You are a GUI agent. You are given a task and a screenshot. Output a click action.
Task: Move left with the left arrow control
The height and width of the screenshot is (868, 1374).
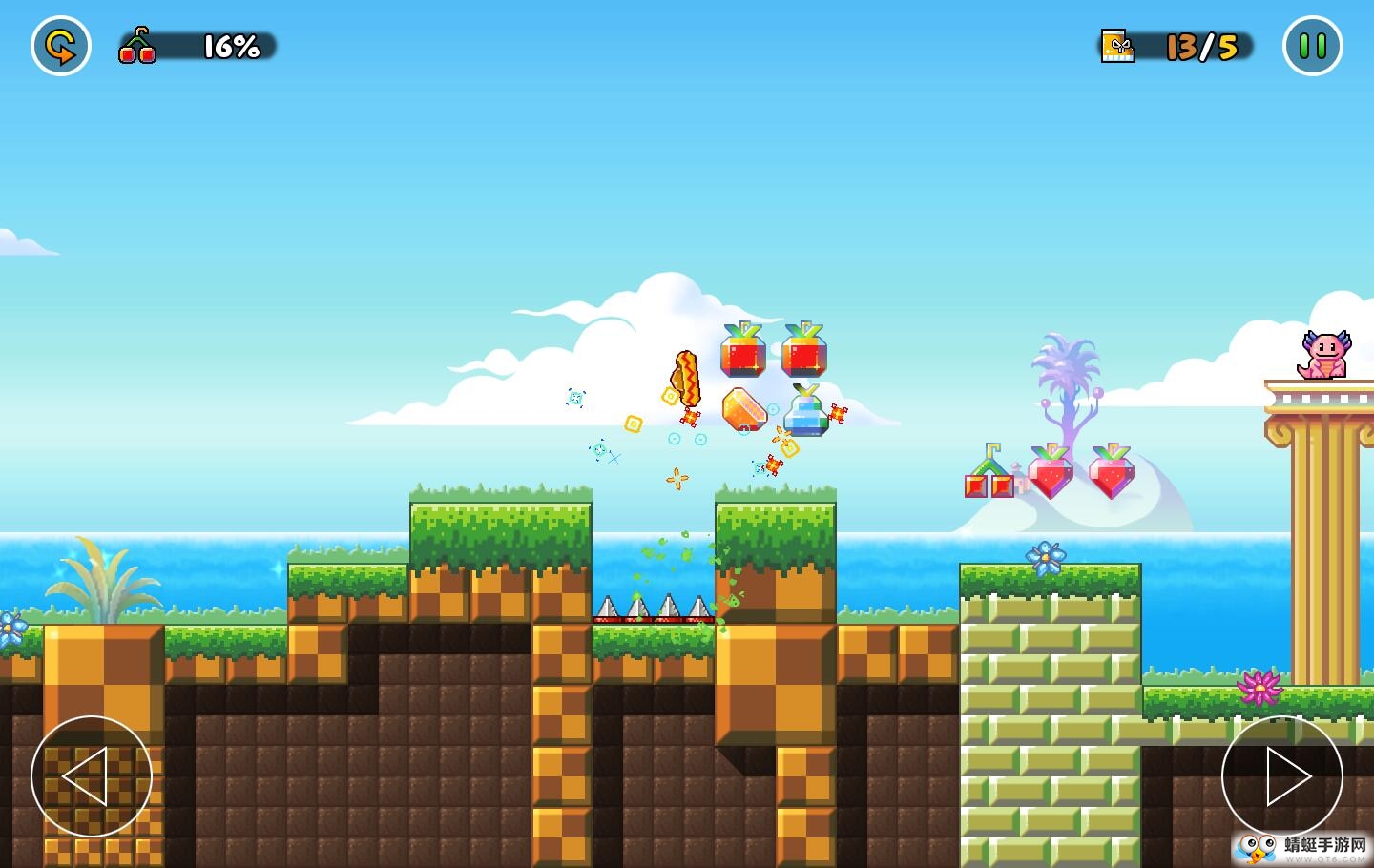[x=91, y=776]
